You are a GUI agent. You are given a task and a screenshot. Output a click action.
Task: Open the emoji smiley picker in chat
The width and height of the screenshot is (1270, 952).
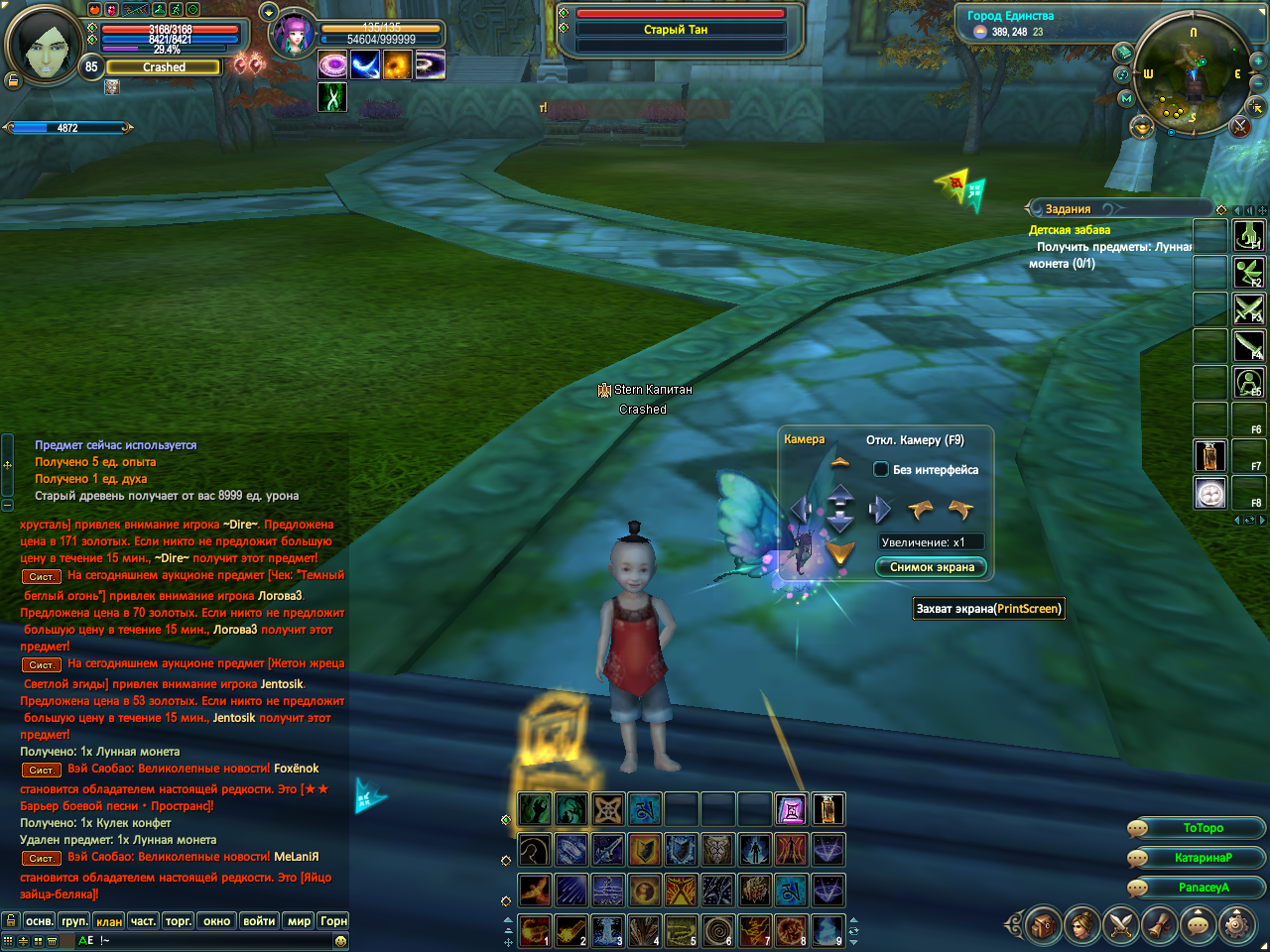pyautogui.click(x=340, y=940)
